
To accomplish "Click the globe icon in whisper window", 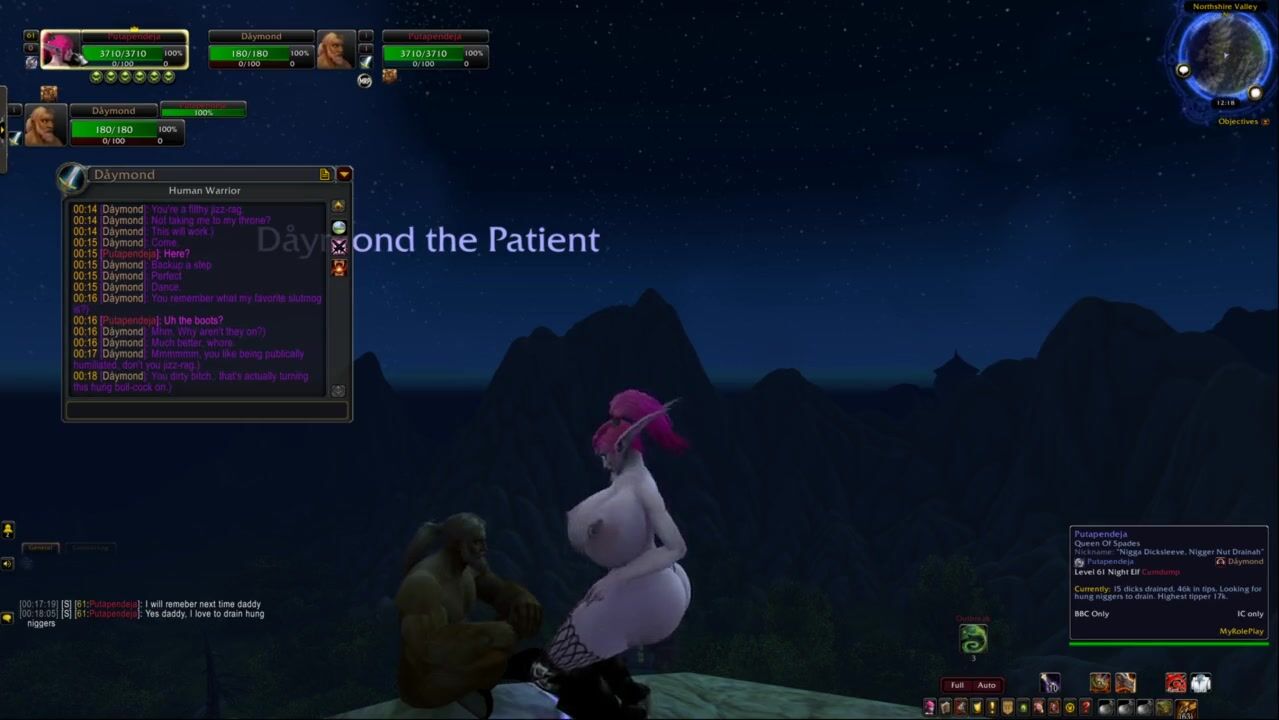I will tap(339, 227).
